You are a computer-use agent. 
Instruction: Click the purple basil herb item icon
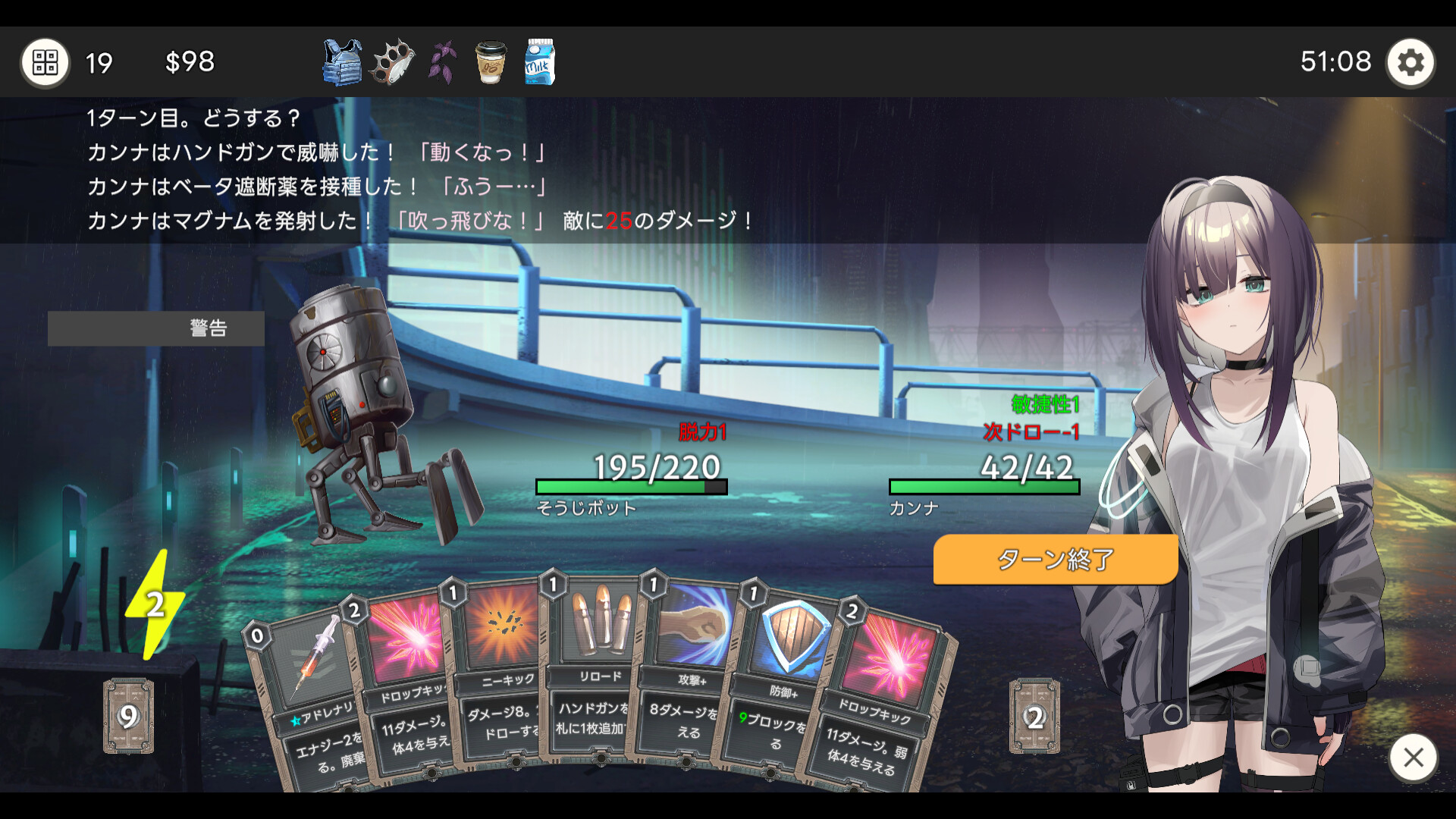pos(441,62)
